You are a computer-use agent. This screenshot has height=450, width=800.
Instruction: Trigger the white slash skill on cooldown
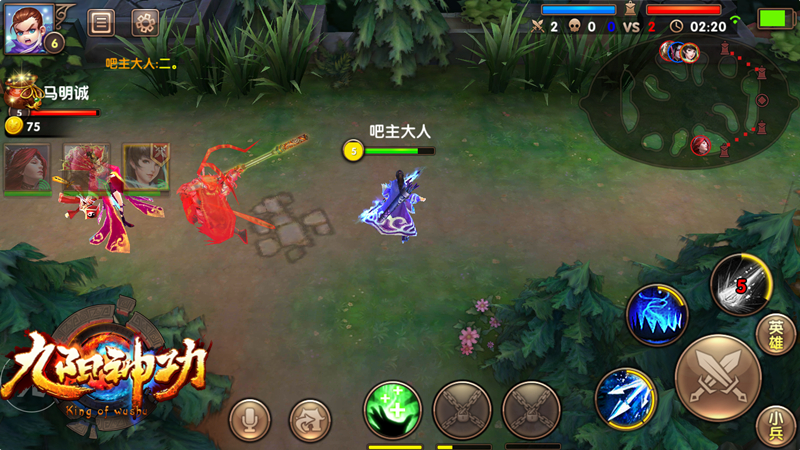[x=740, y=285]
